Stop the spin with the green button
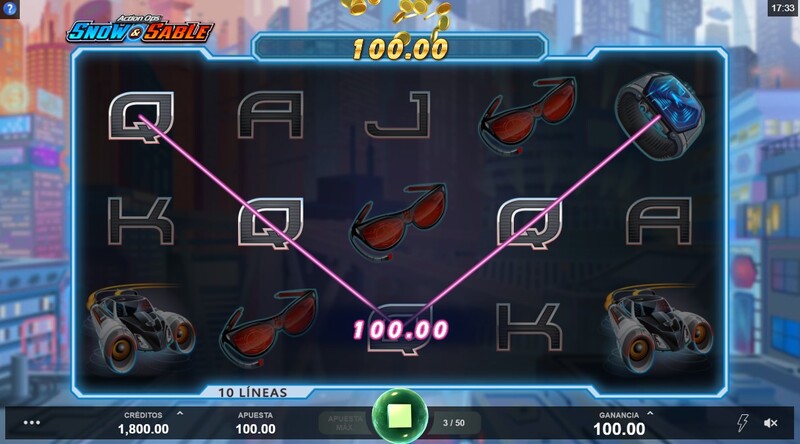 pyautogui.click(x=399, y=420)
